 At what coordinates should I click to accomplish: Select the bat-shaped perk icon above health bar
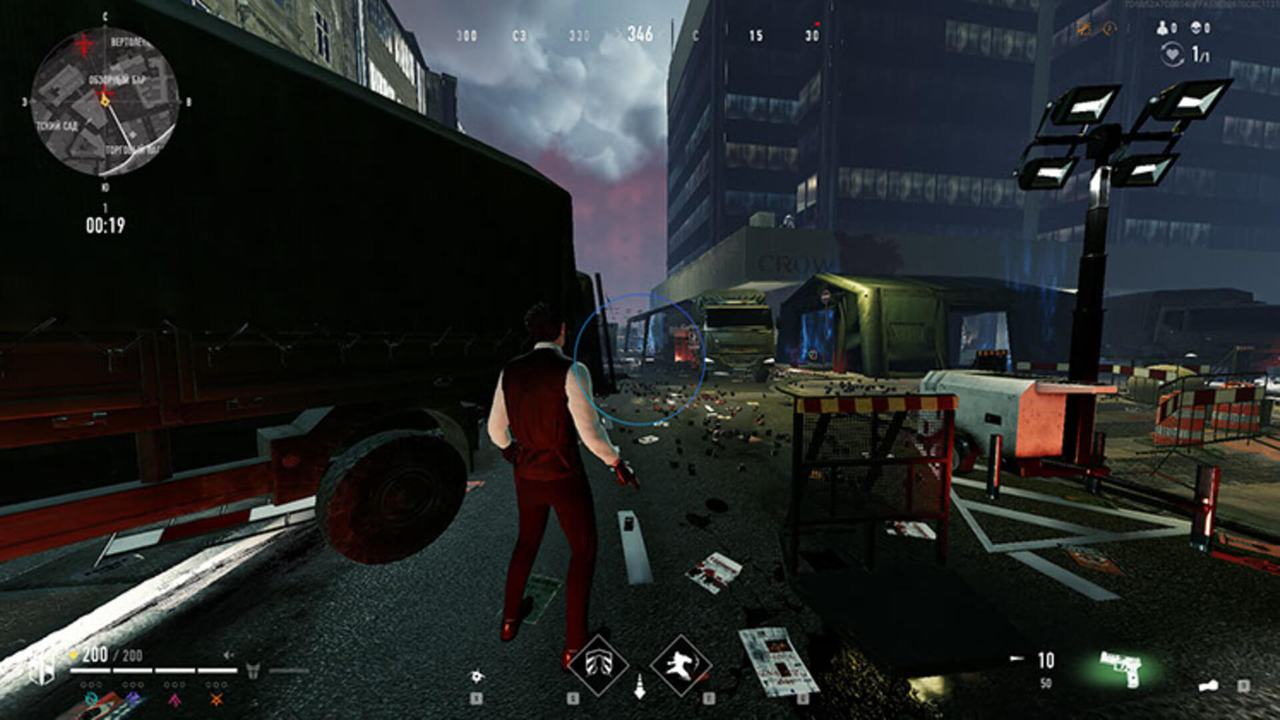tap(252, 670)
